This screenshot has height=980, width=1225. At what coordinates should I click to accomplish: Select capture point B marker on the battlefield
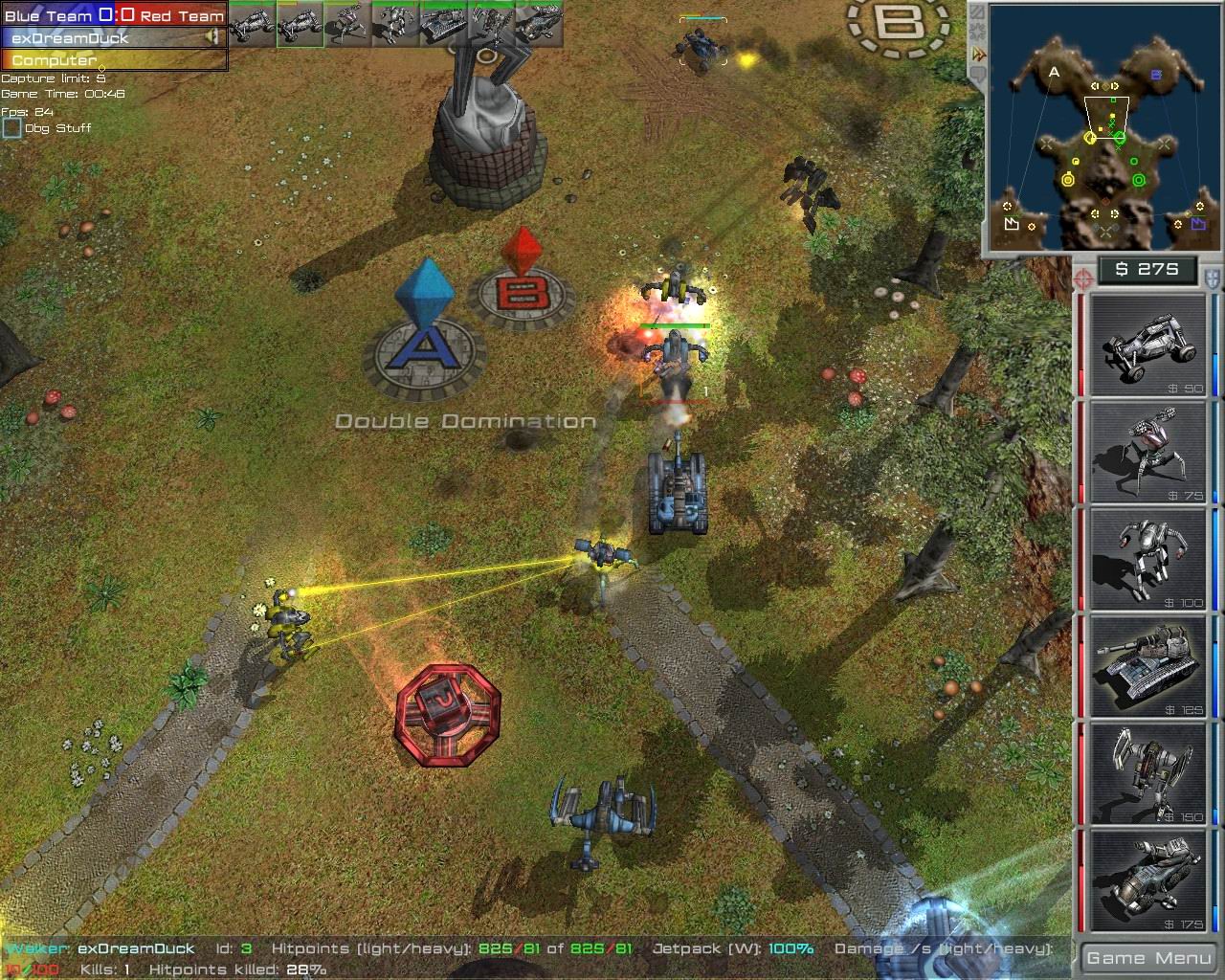[523, 287]
